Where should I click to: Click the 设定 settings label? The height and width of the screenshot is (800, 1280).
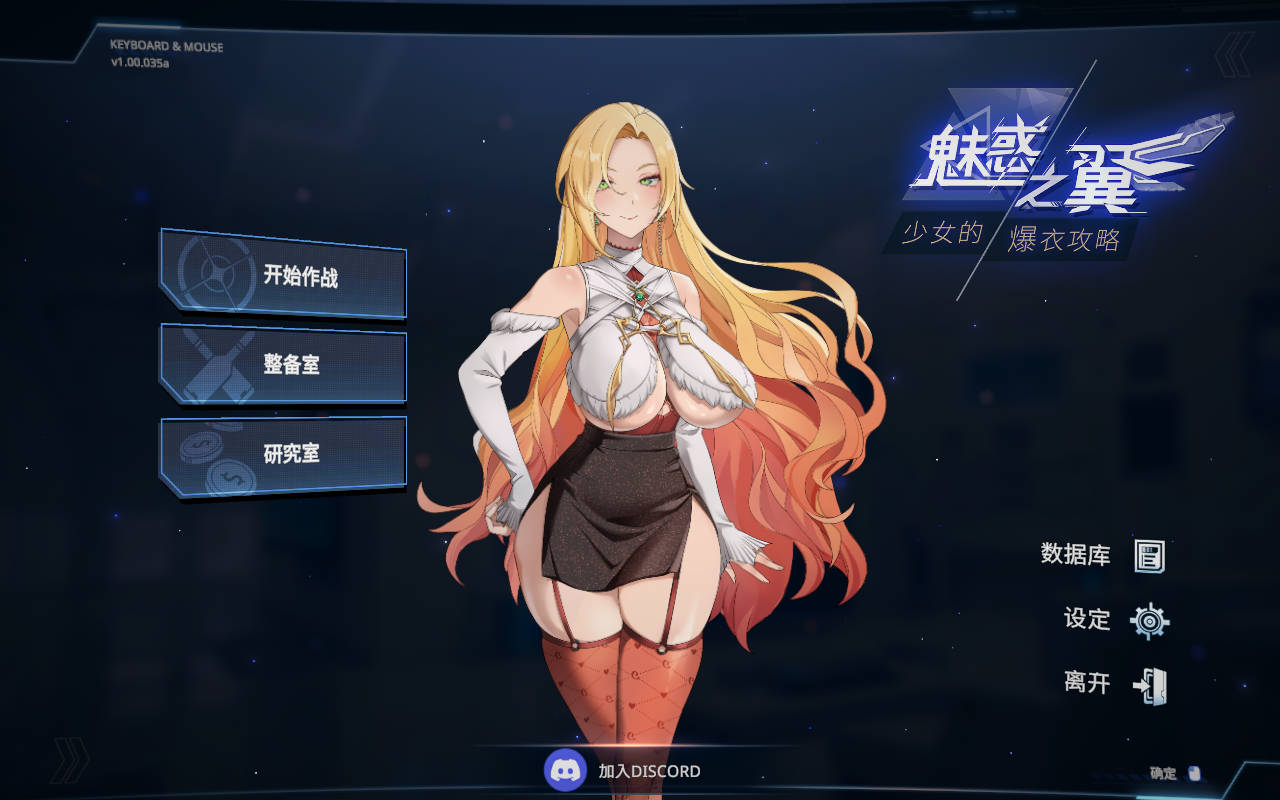(x=1086, y=620)
